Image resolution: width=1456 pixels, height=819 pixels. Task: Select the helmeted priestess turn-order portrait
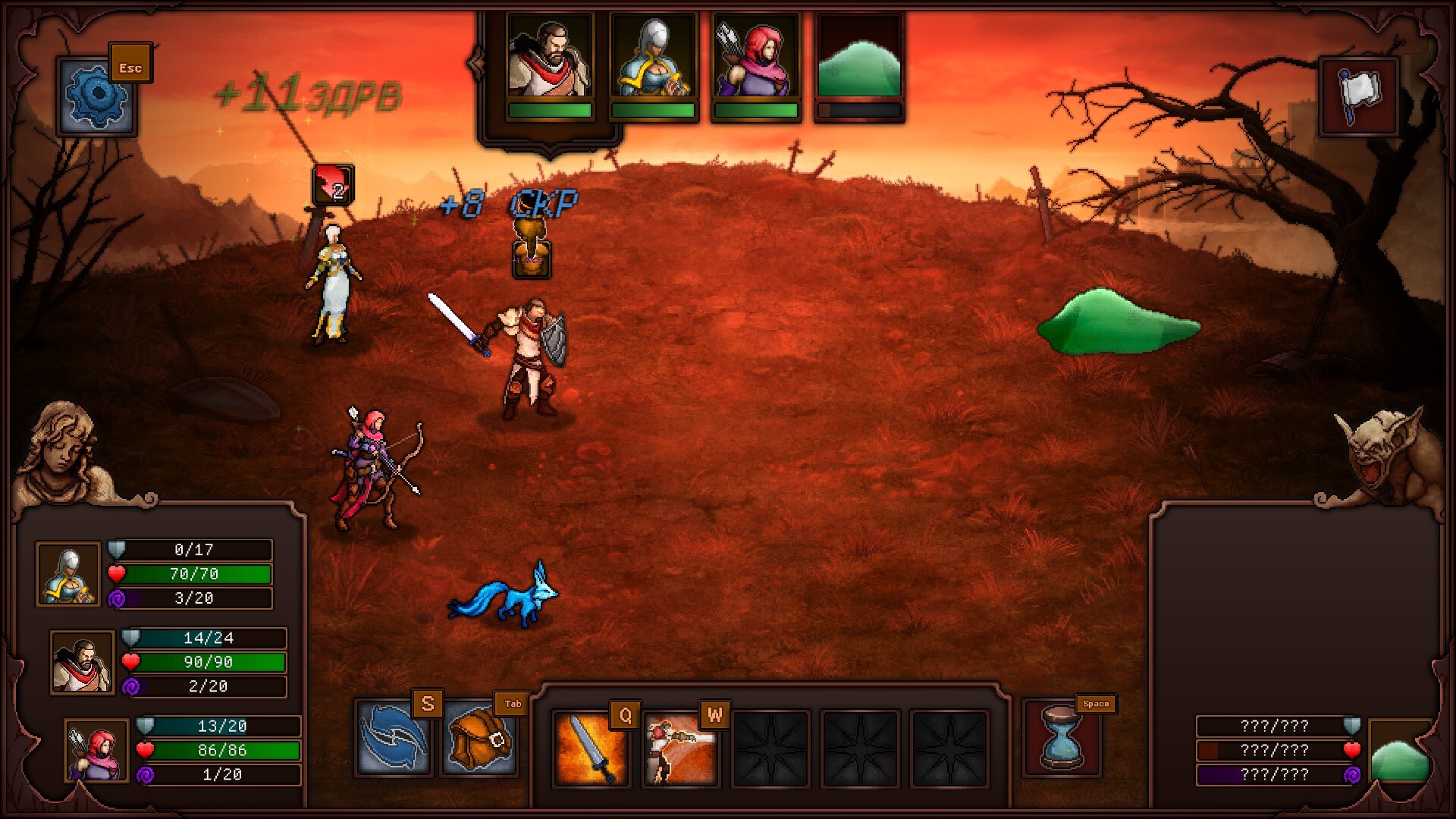(653, 58)
